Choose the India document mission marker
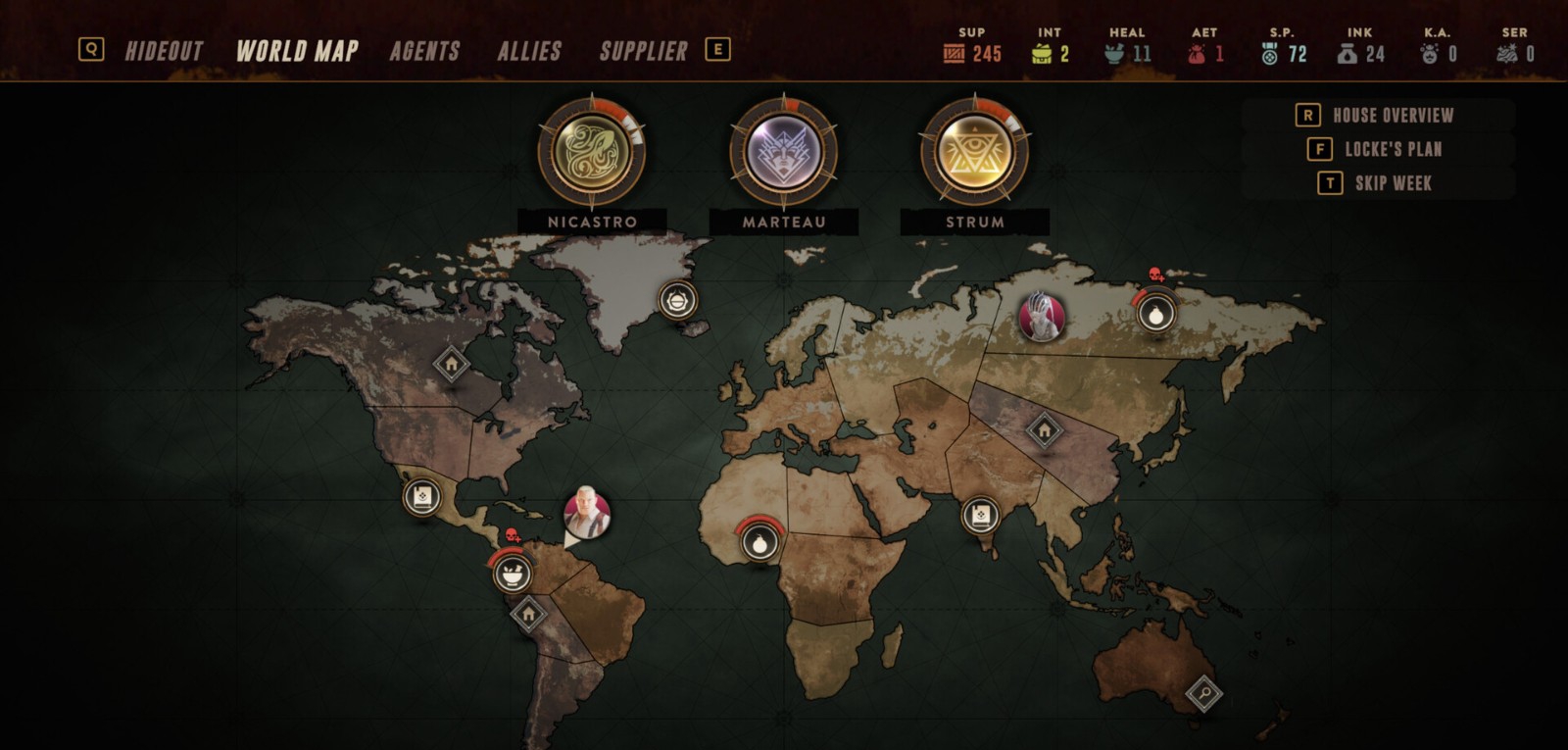 tap(979, 515)
